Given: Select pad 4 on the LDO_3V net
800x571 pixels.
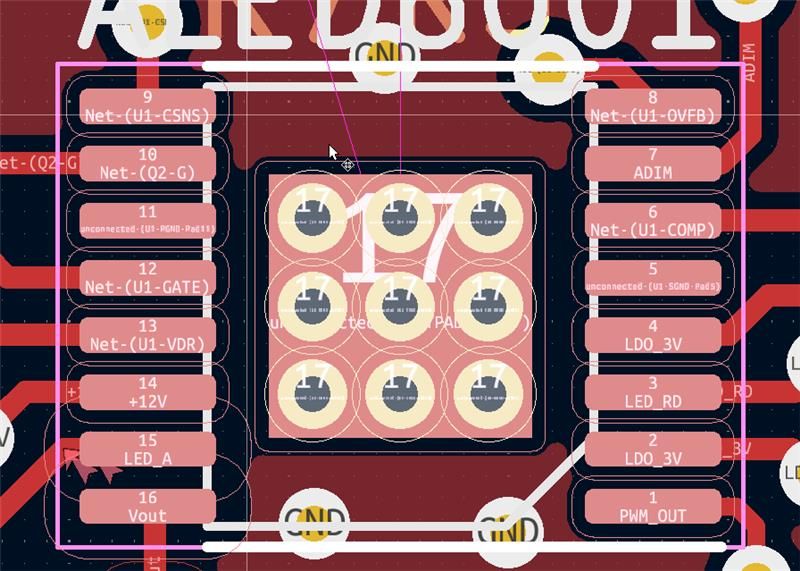Looking at the screenshot, I should point(653,335).
